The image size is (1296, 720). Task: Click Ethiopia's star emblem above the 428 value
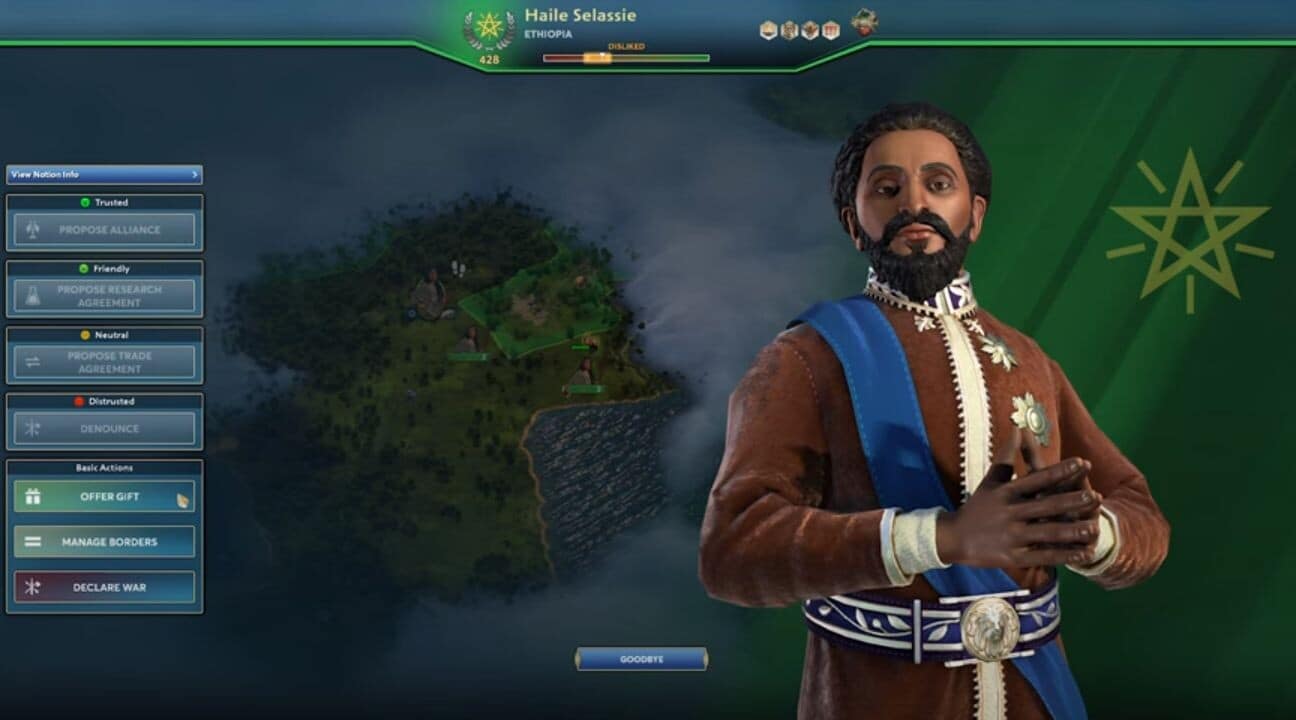(487, 27)
